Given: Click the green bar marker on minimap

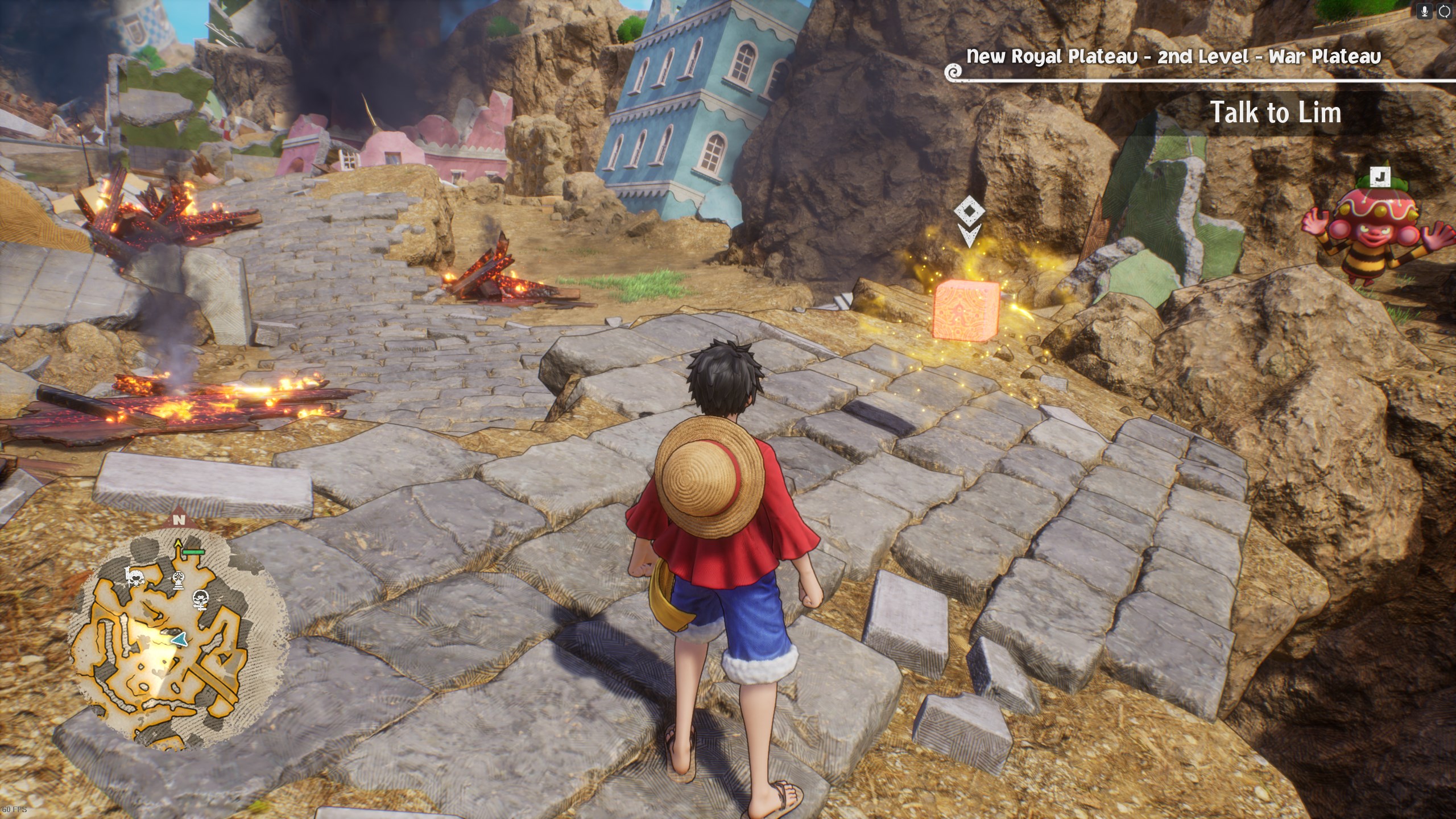Looking at the screenshot, I should tap(195, 552).
